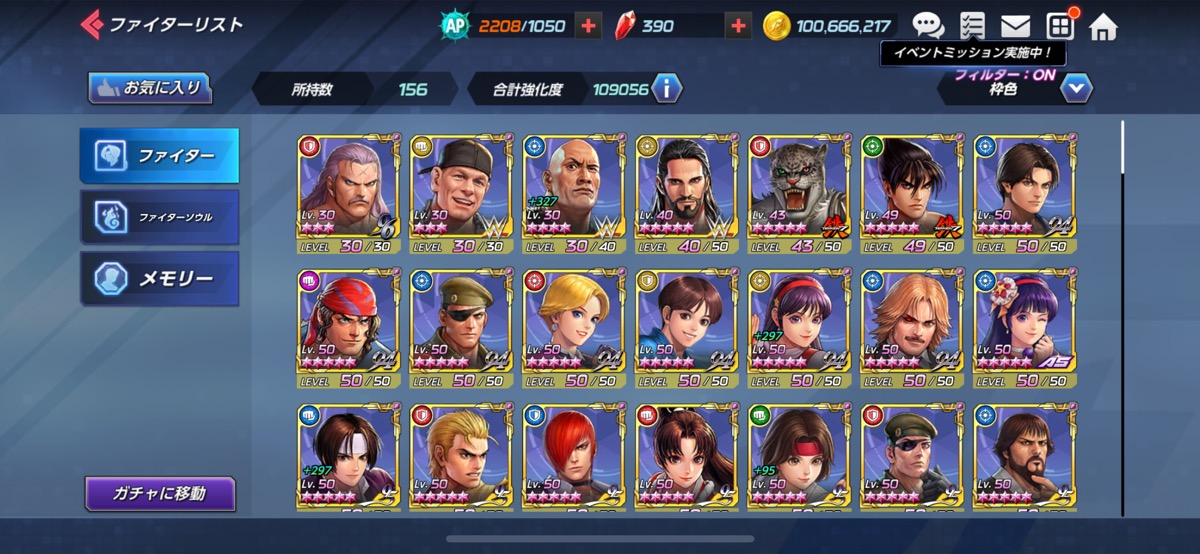1200x554 pixels.
Task: Tap the ガチャに移動 button
Action: click(160, 493)
